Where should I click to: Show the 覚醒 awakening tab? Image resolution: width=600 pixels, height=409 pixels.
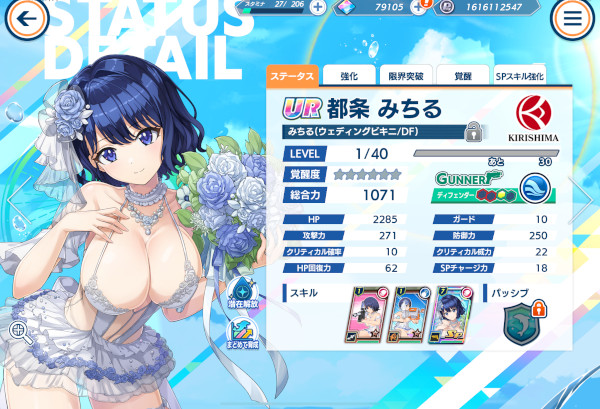(462, 76)
